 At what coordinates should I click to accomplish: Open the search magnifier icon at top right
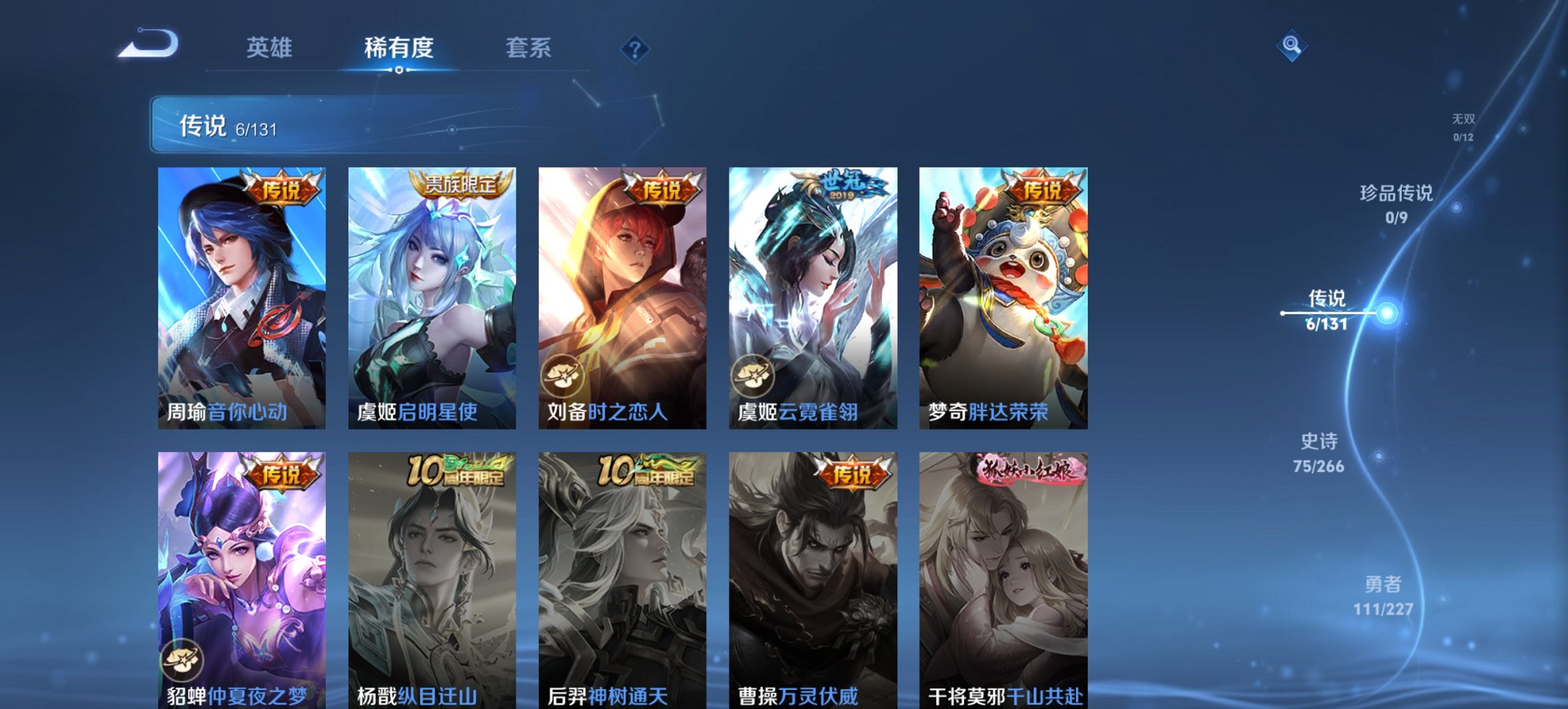(x=1293, y=44)
